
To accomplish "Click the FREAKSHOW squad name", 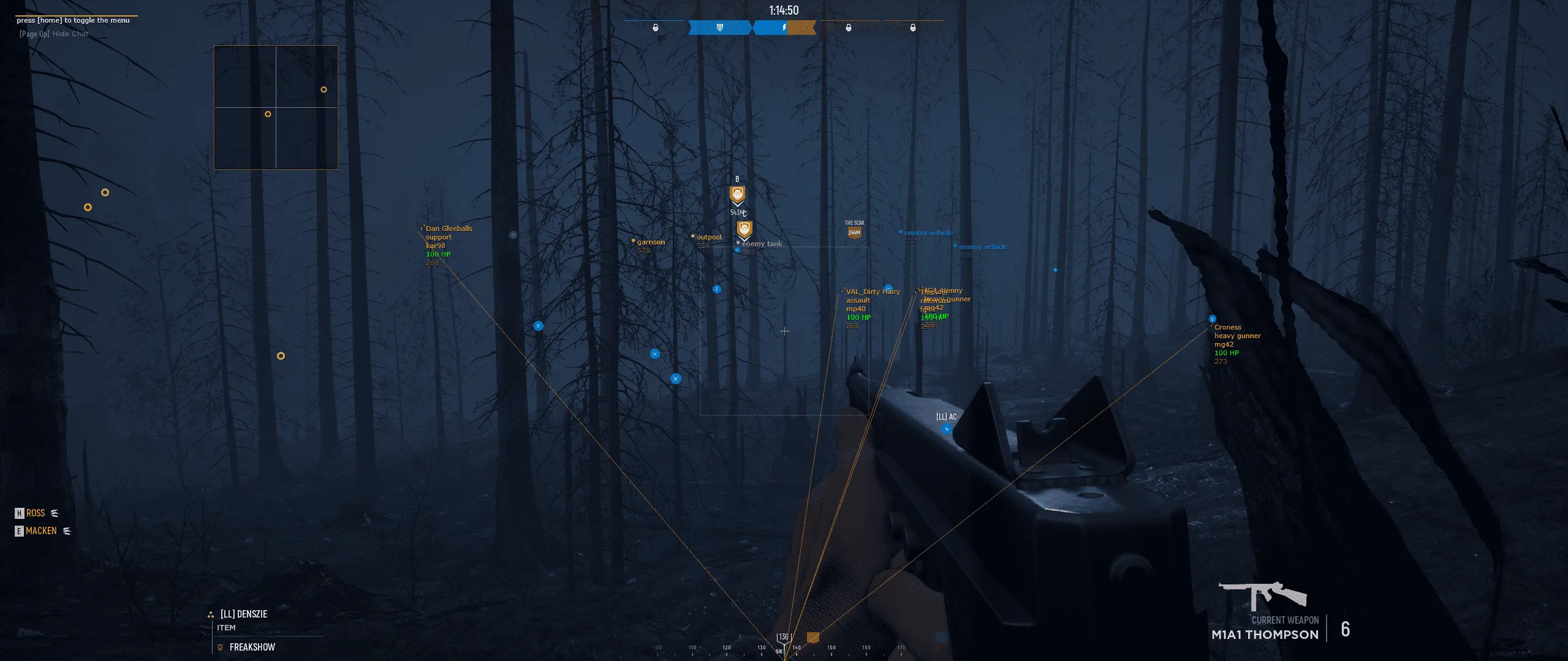I will (252, 648).
